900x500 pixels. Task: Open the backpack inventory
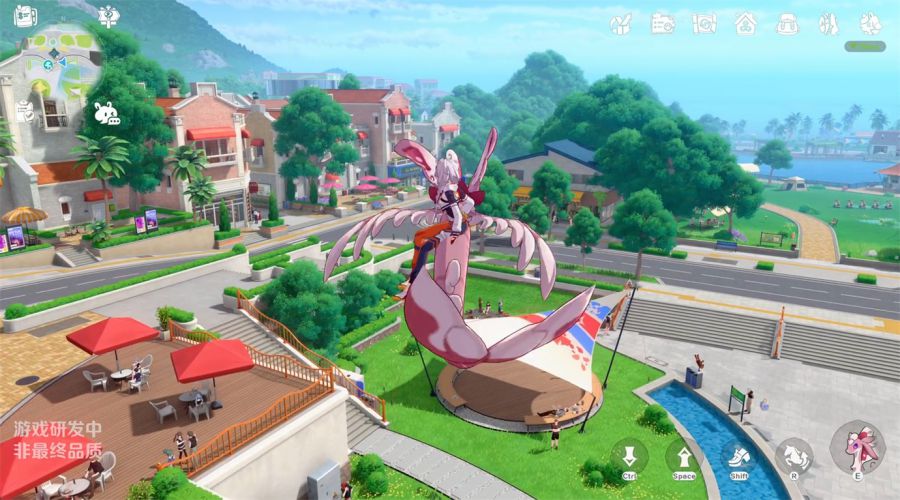click(x=787, y=22)
